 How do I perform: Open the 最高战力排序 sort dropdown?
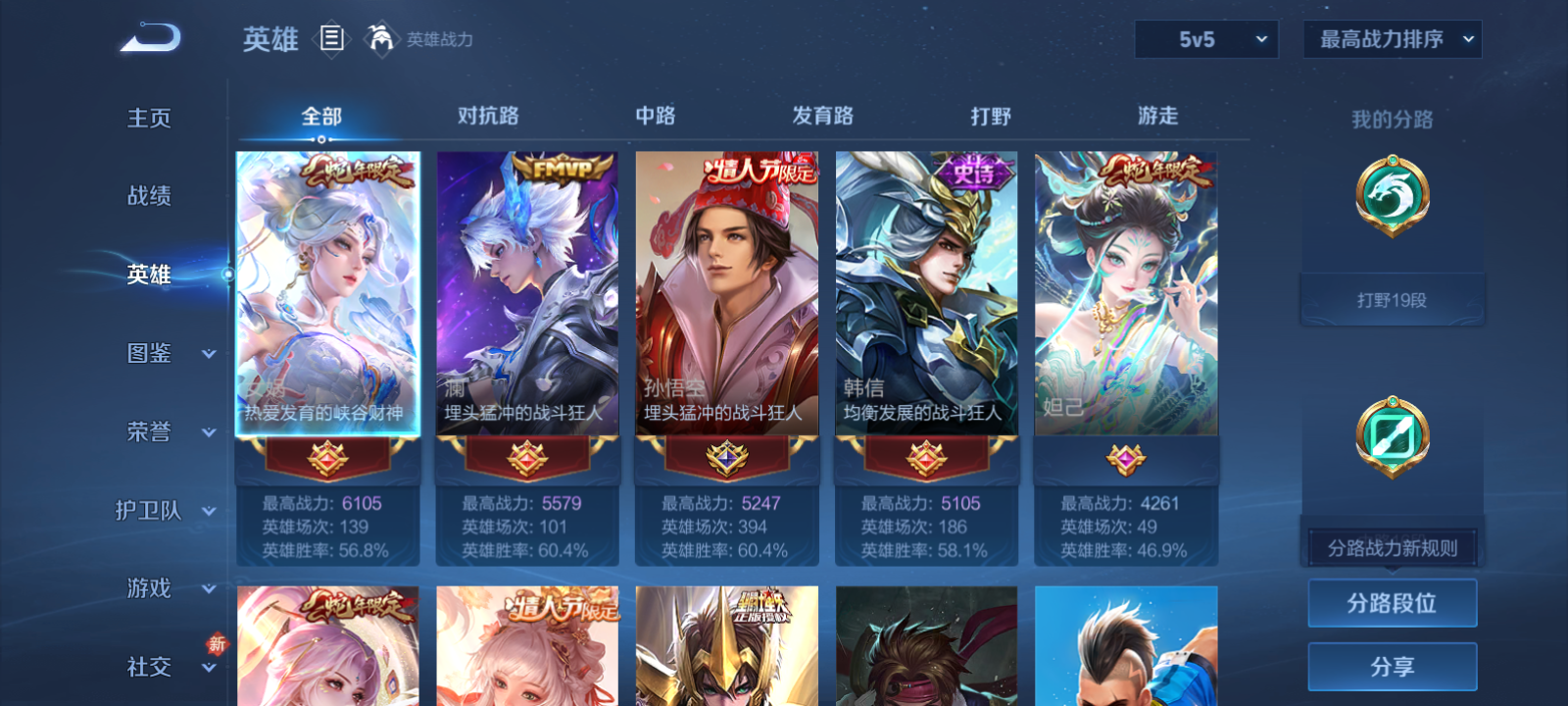1392,40
